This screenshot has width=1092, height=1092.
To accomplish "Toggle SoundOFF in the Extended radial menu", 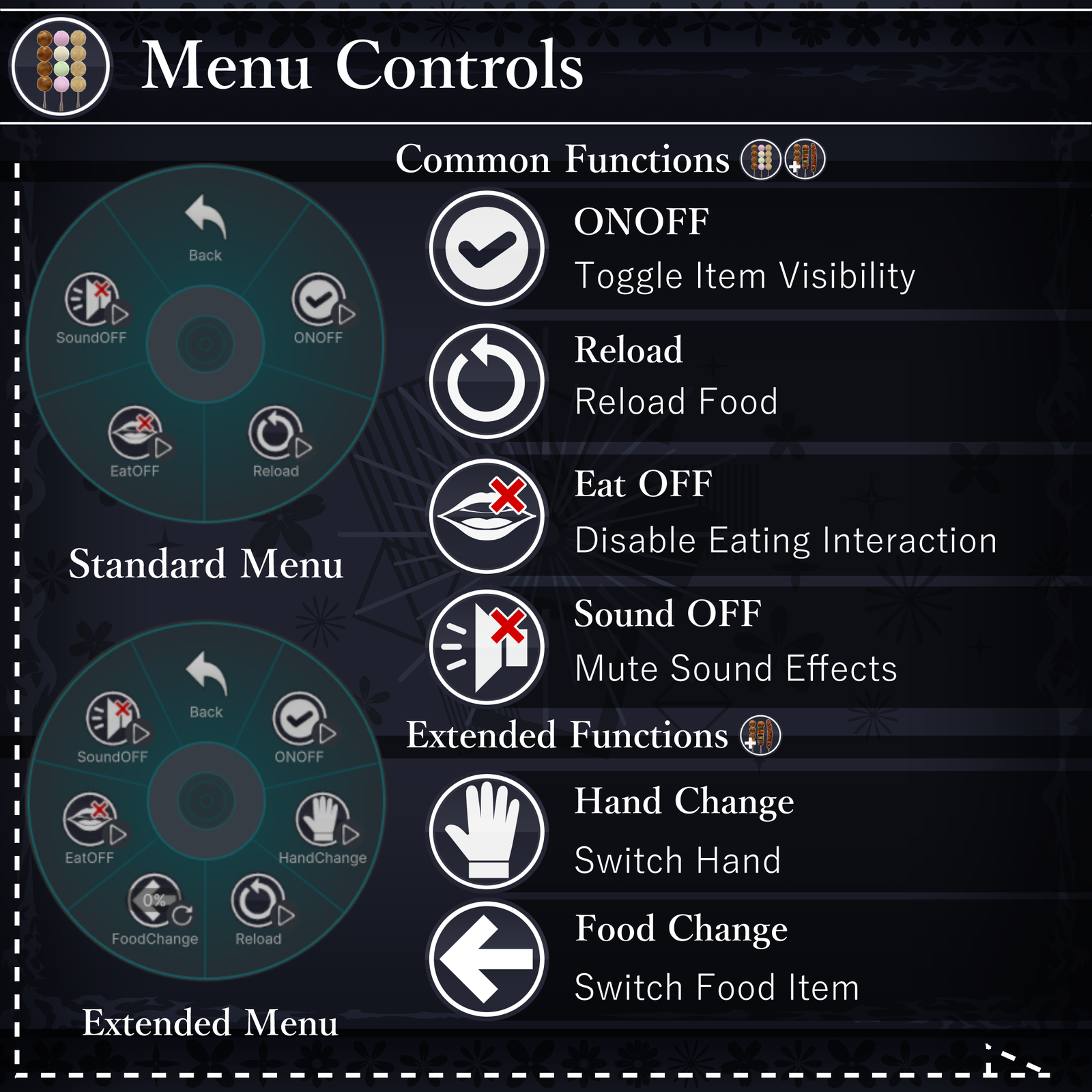I will coord(114,725).
